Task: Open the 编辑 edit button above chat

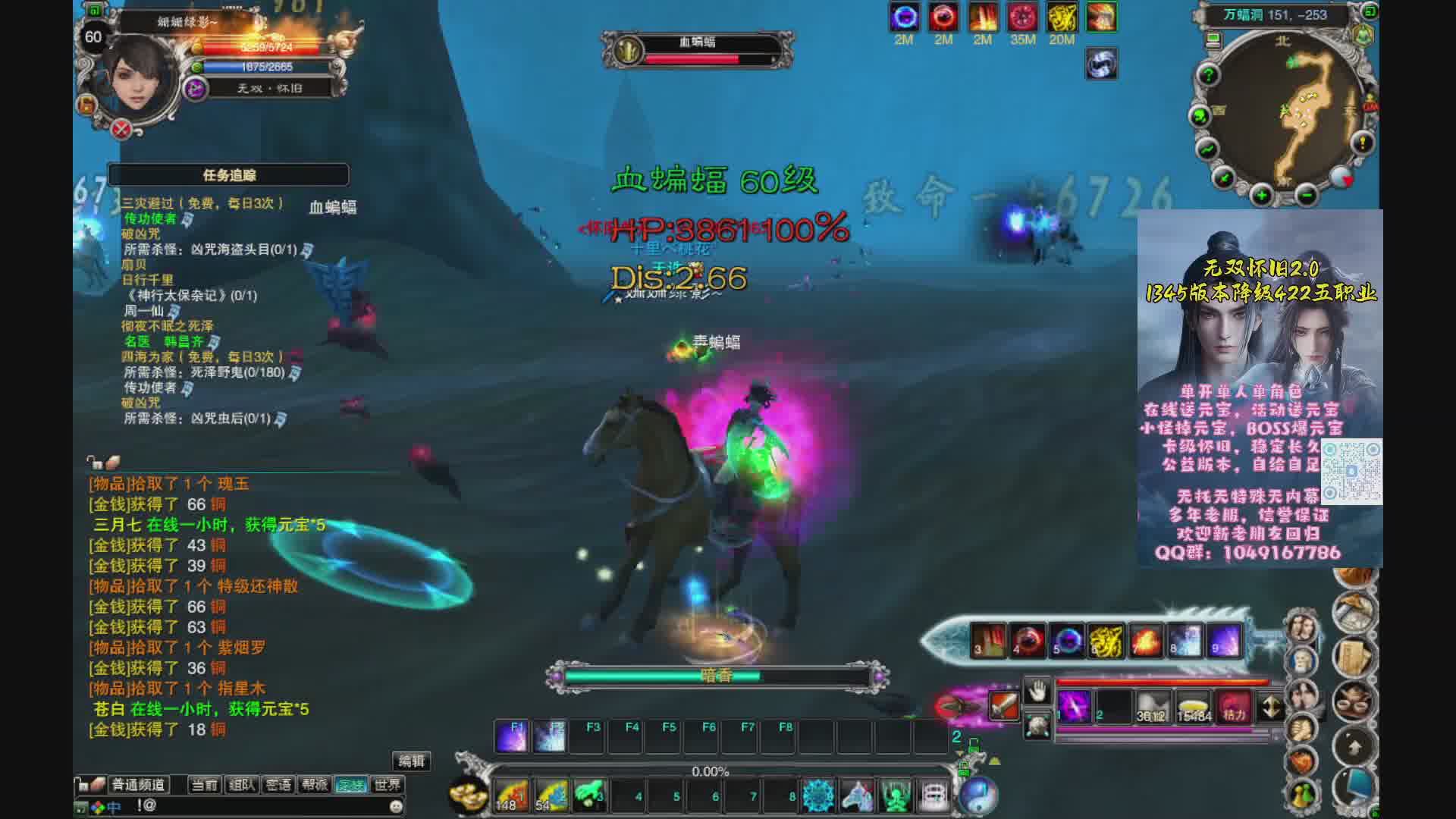Action: 412,761
